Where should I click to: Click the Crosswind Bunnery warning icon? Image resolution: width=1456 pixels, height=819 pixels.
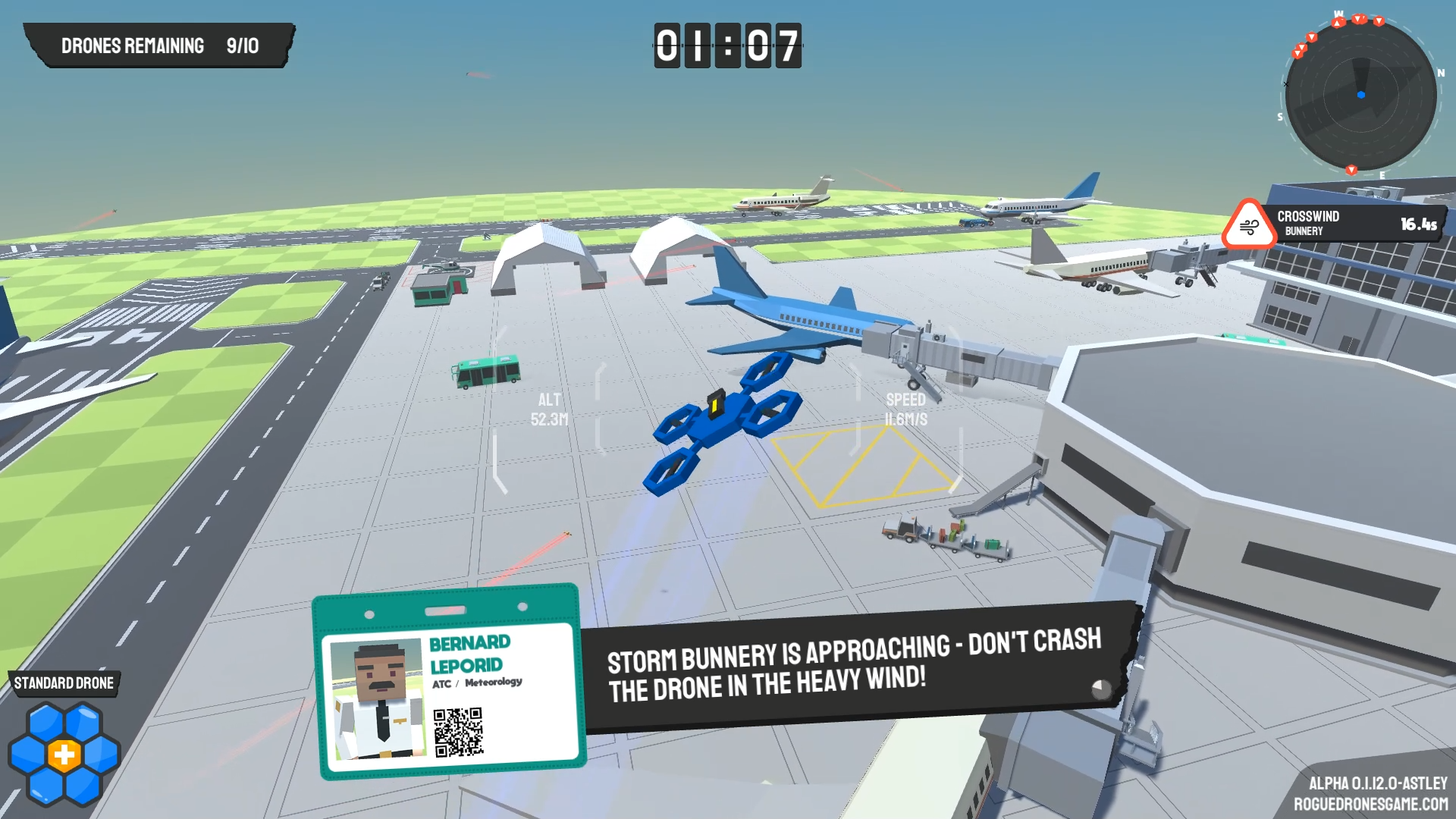1248,226
